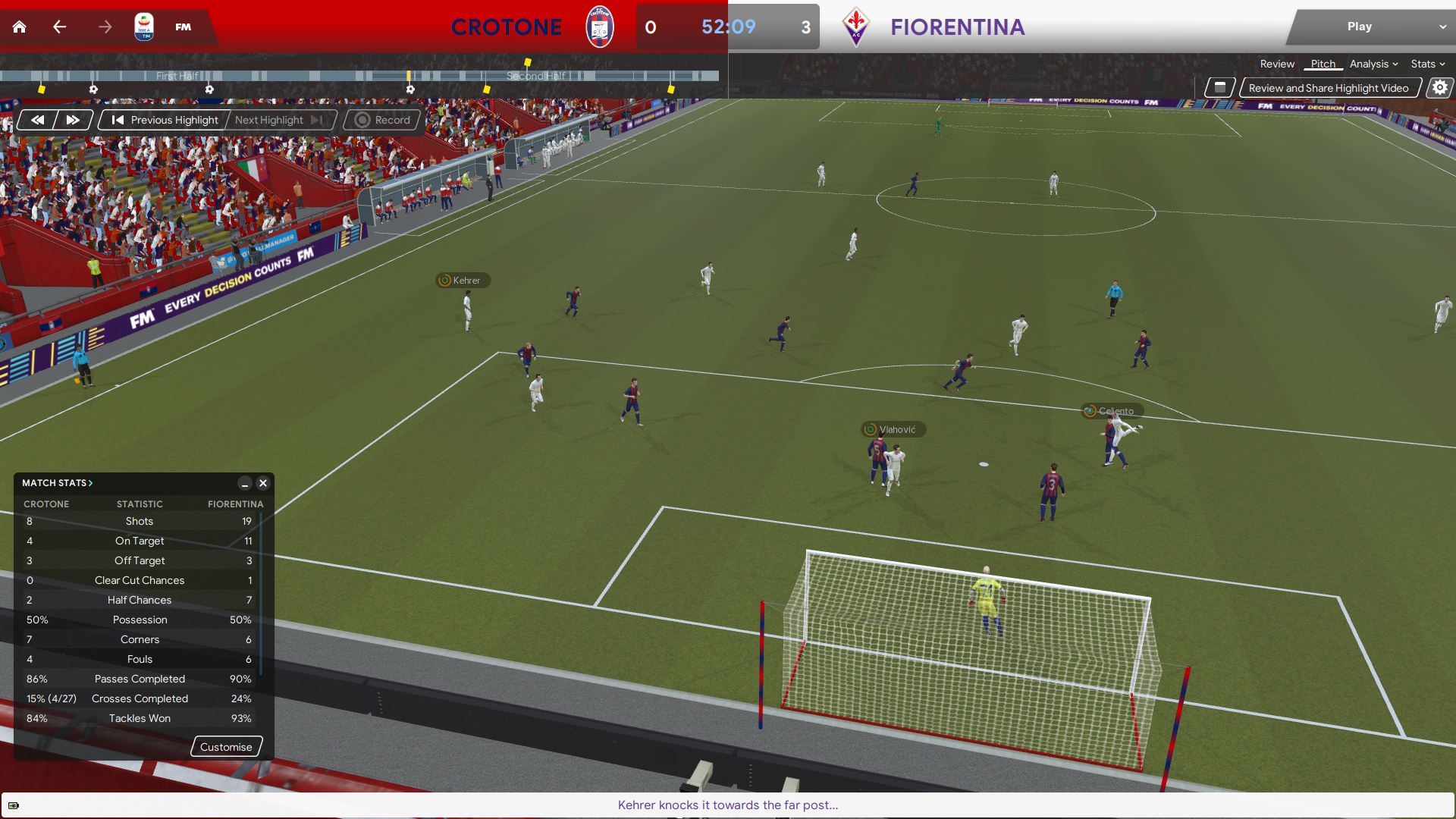Viewport: 1456px width, 819px height.
Task: Open the Analysis dropdown
Action: [x=1373, y=64]
